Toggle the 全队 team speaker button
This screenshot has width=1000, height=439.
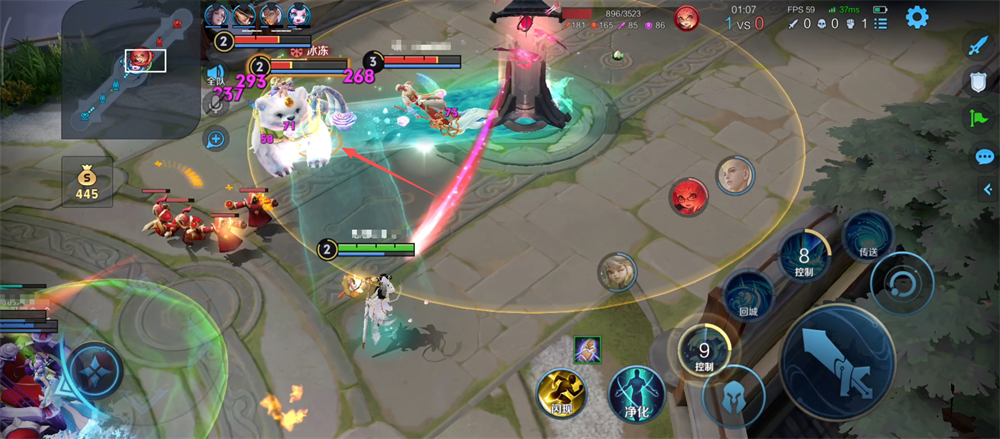coord(215,73)
